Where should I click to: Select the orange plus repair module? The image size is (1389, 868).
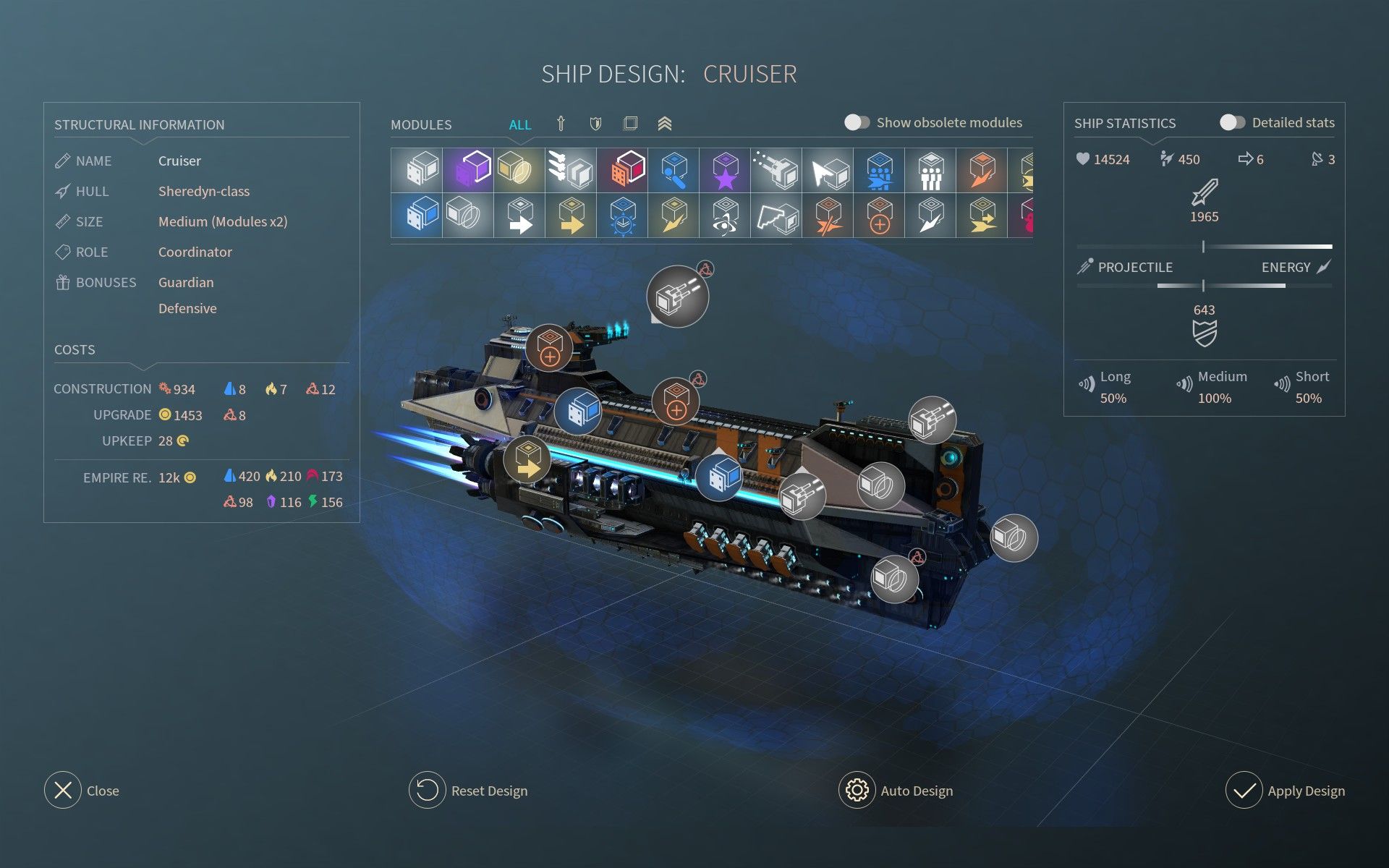tap(879, 216)
